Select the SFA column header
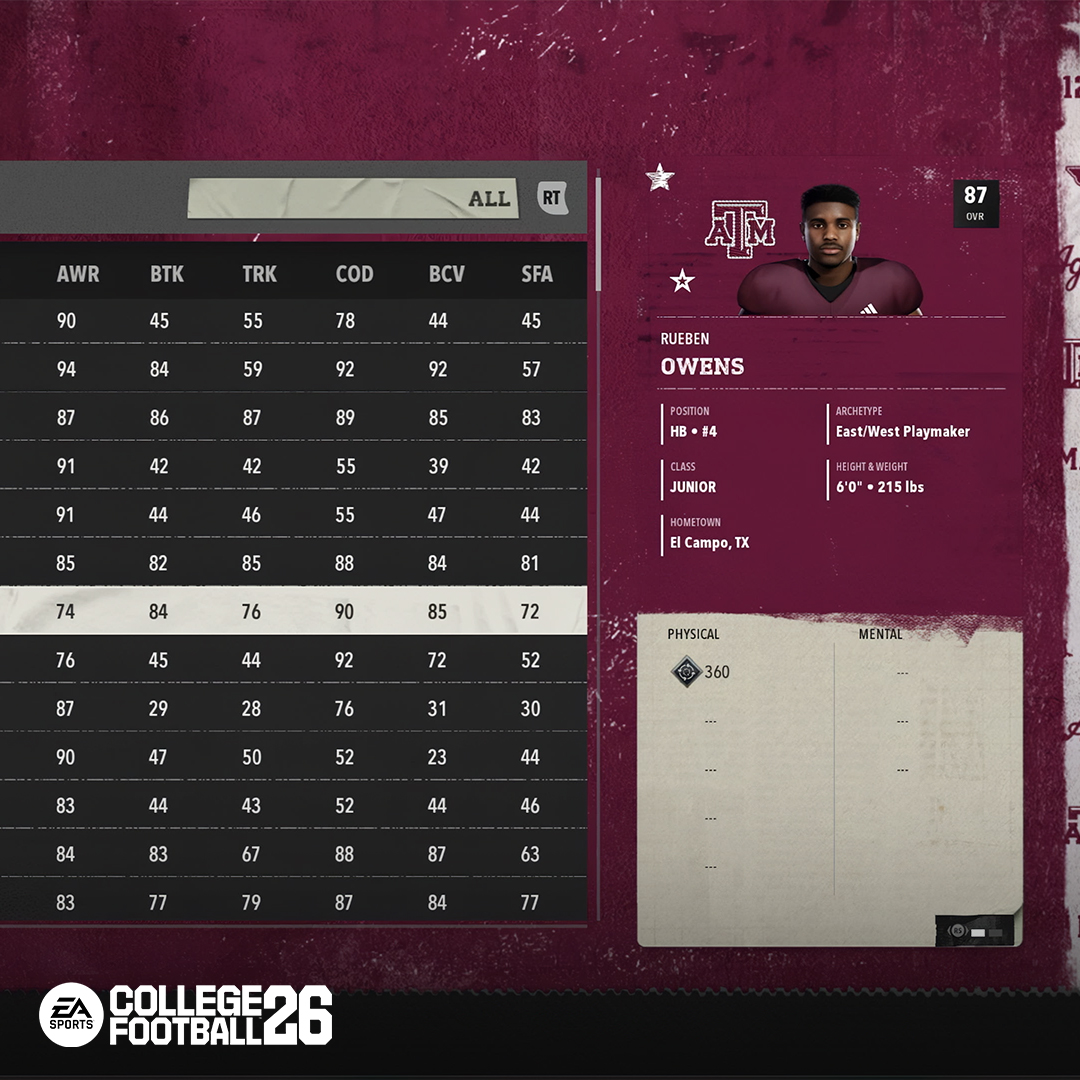Screen dimensions: 1080x1080 click(x=537, y=273)
